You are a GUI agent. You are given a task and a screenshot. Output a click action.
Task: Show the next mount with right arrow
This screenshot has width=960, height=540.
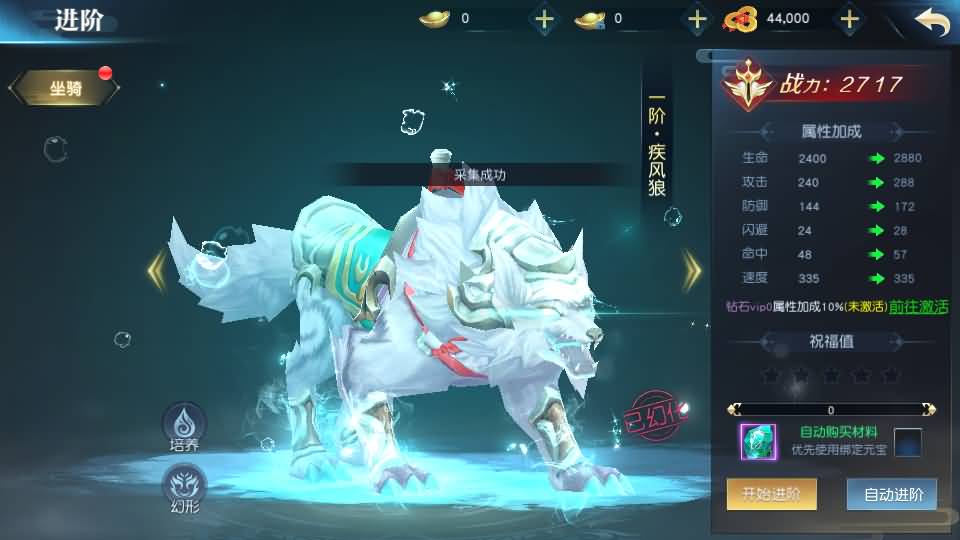coord(691,269)
